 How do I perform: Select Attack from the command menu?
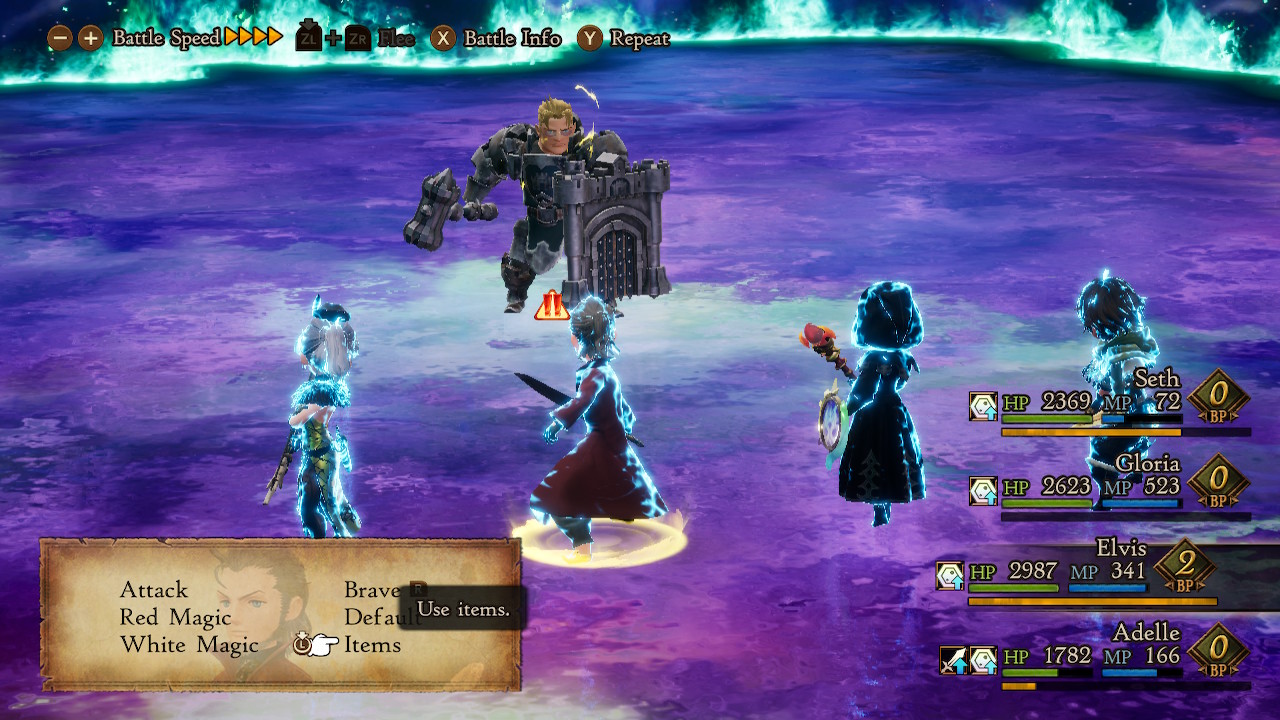(155, 591)
